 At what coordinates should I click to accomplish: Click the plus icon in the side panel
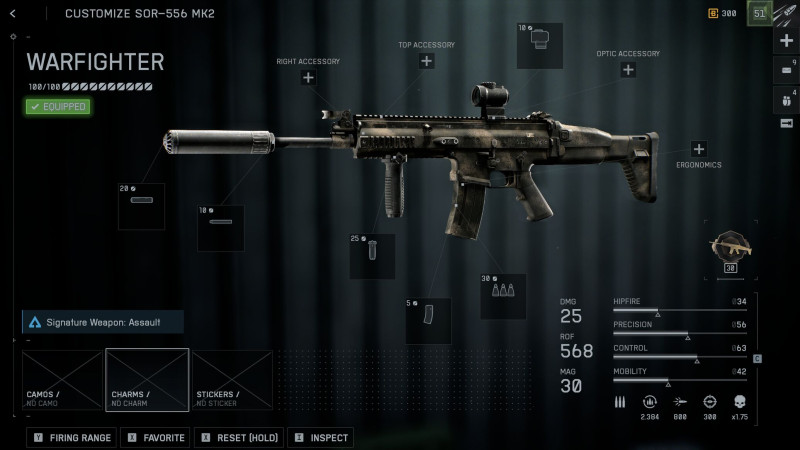[786, 41]
